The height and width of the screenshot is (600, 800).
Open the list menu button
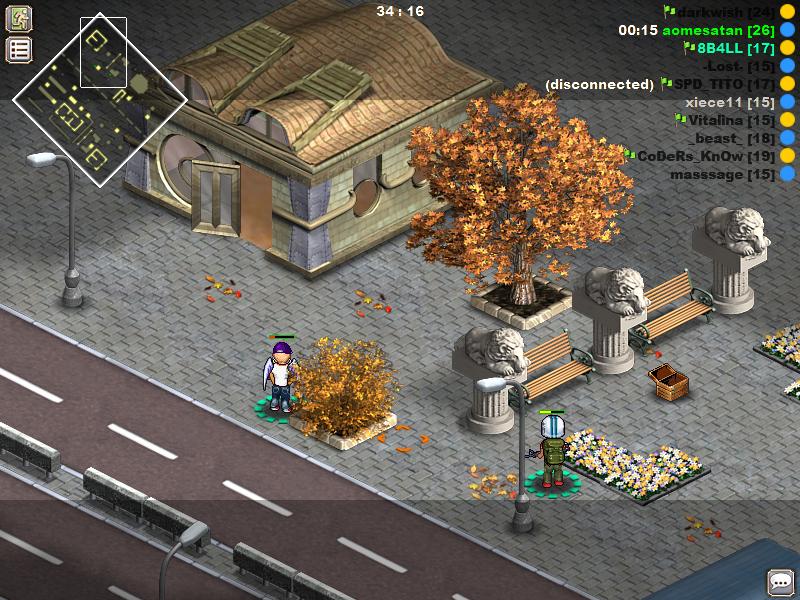(x=20, y=50)
